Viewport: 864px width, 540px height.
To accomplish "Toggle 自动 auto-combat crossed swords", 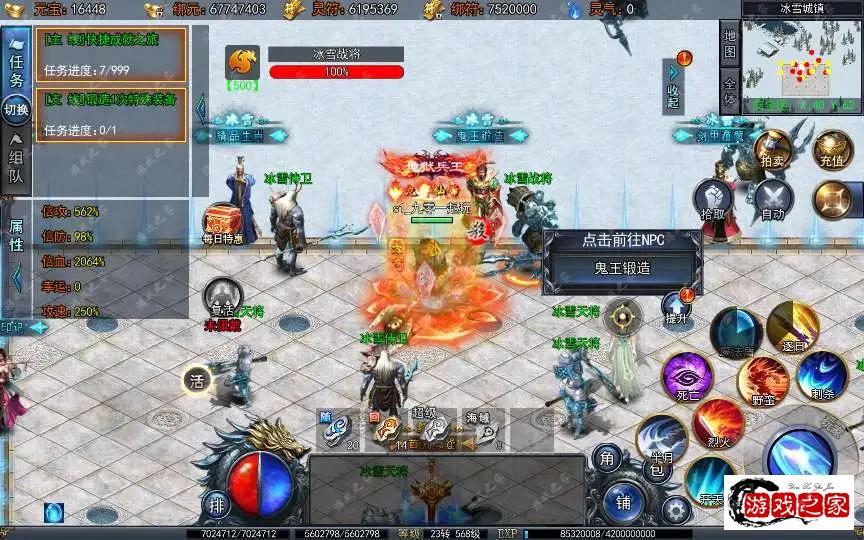I will point(772,197).
